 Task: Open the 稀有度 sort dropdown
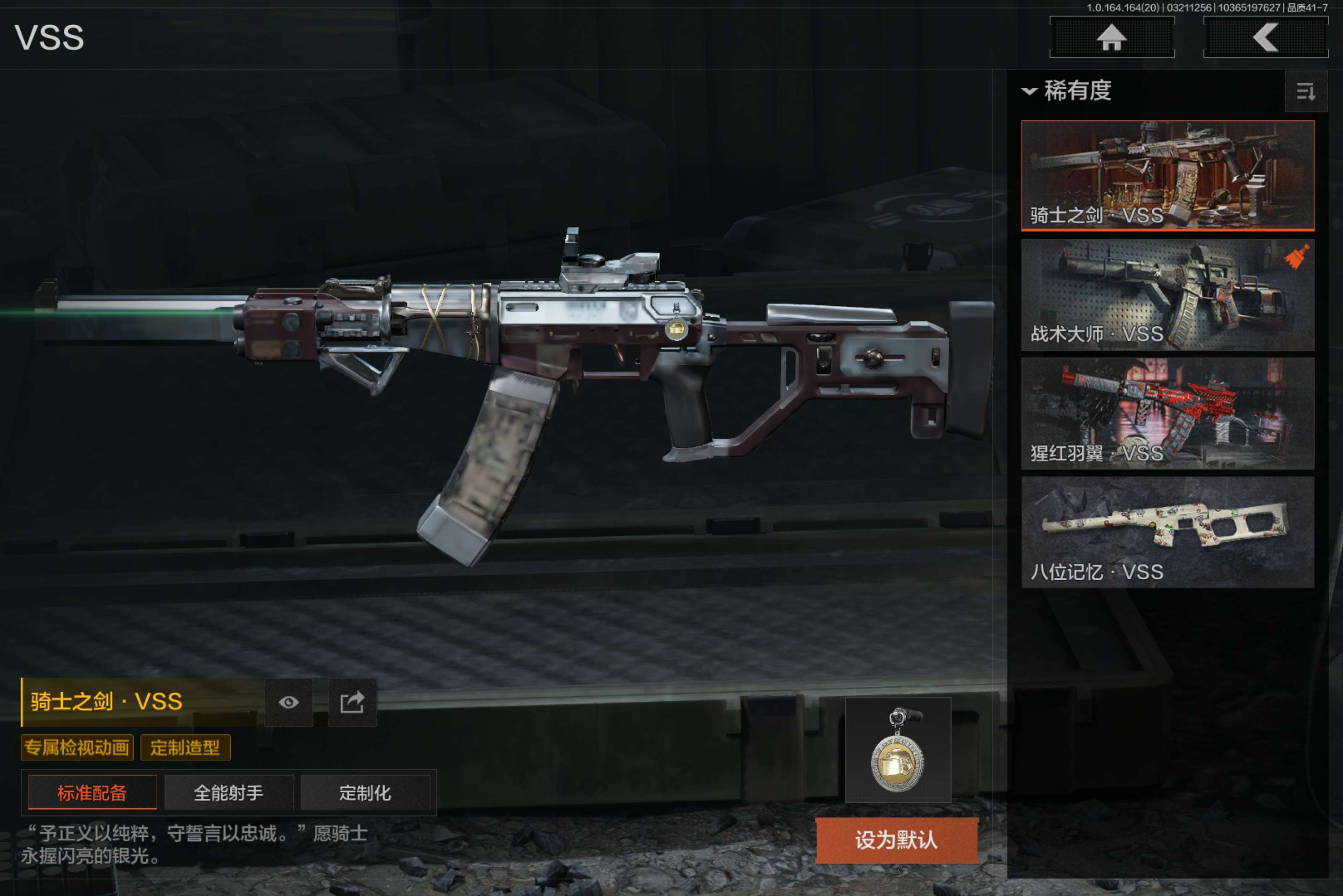coord(1067,91)
